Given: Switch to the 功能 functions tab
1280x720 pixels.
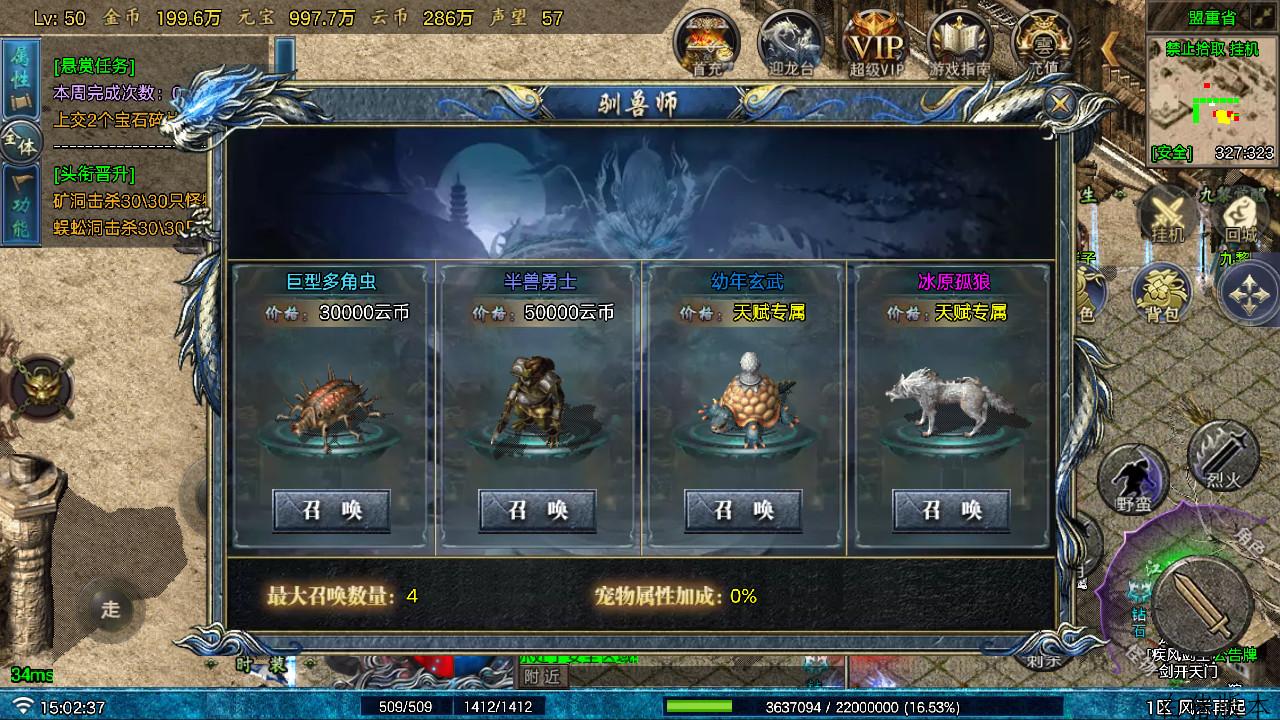Looking at the screenshot, I should coord(19,205).
